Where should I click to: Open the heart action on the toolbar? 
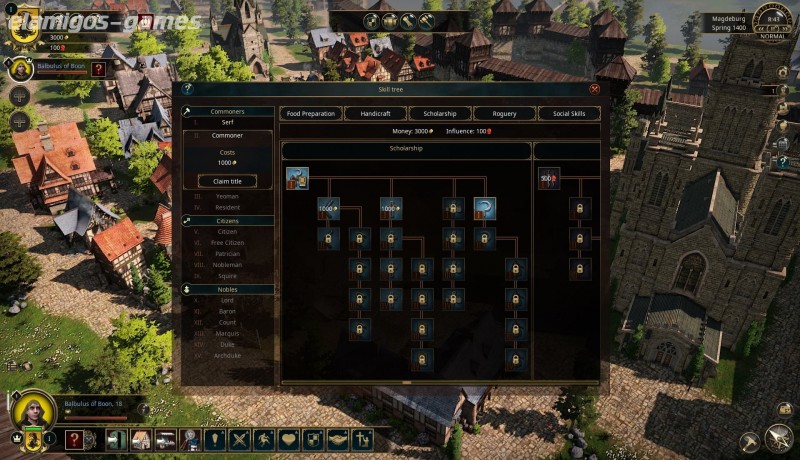point(289,439)
